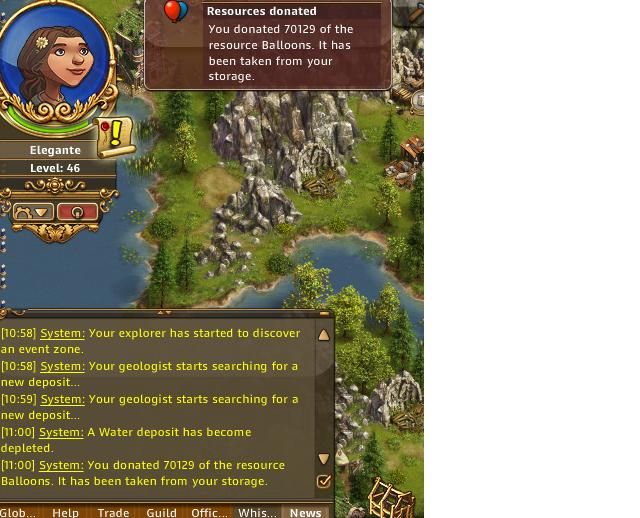The image size is (640, 518).
Task: Open the Trade chat tab
Action: click(x=113, y=512)
